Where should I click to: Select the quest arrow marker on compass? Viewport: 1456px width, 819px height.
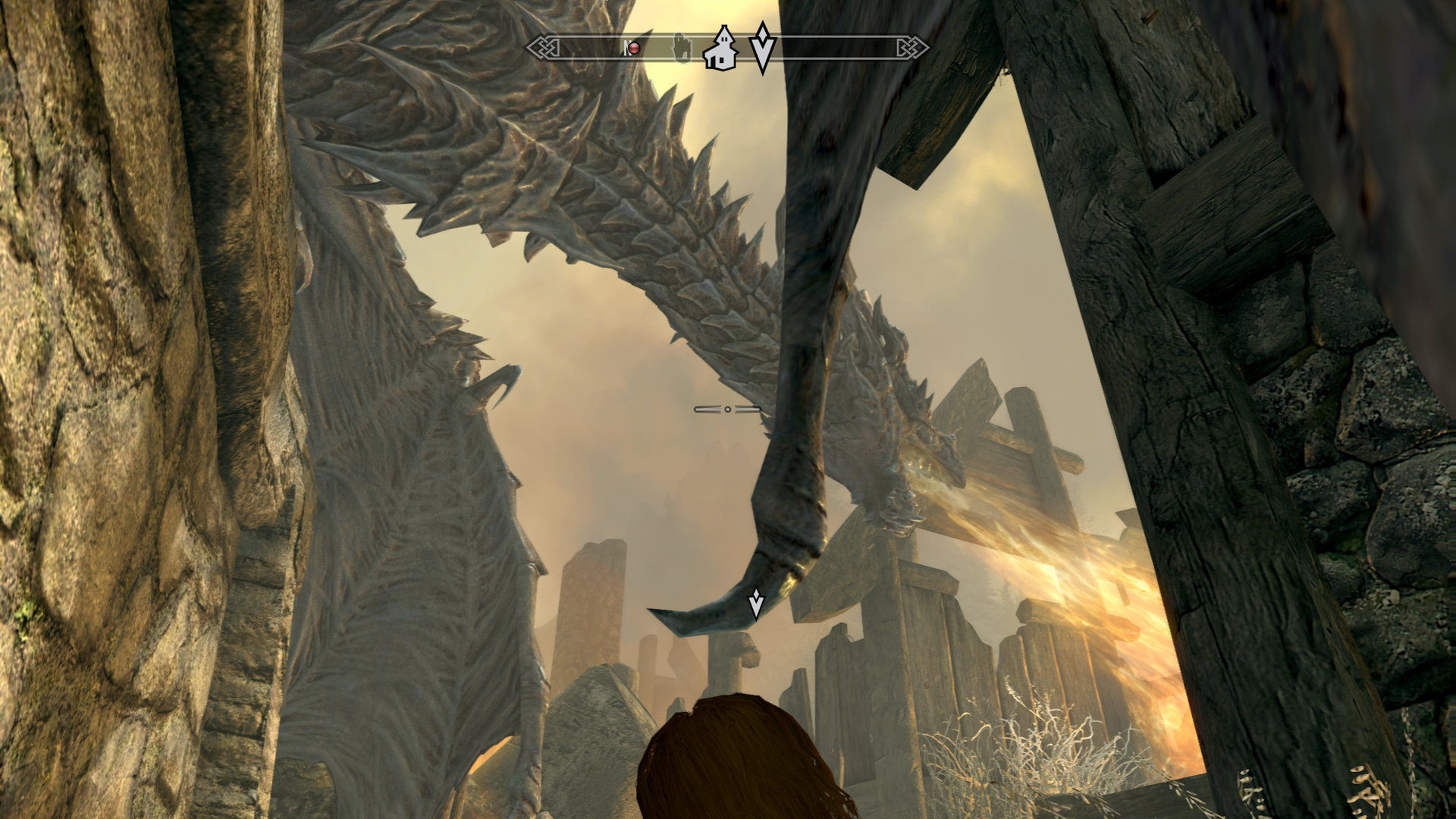click(x=762, y=47)
